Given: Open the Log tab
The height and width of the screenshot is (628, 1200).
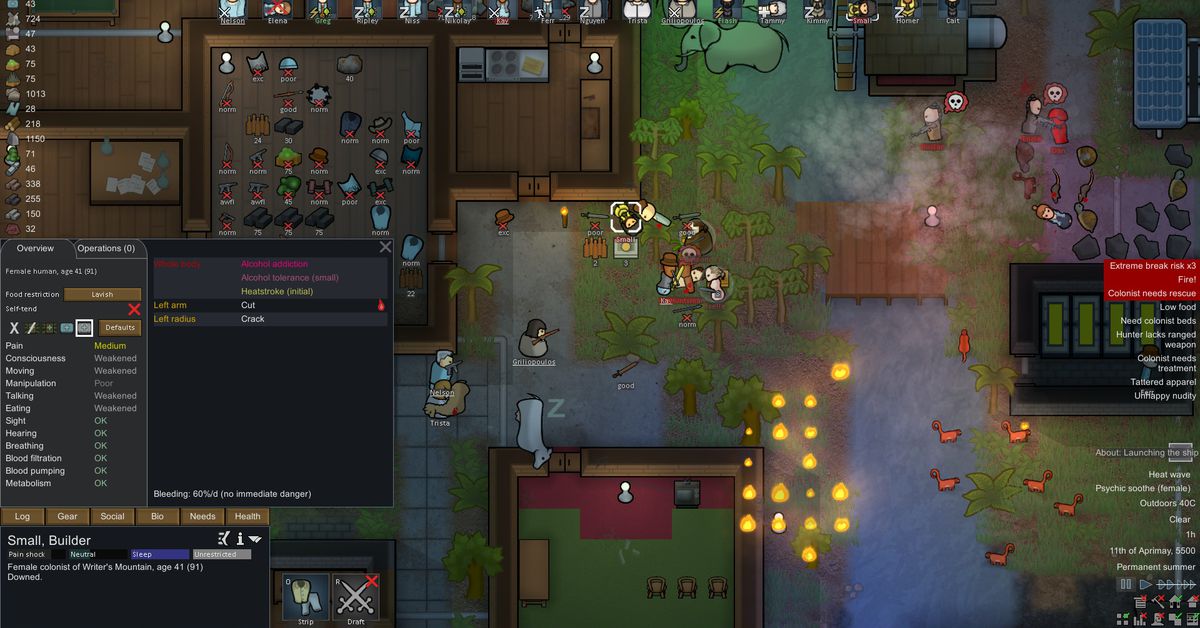Looking at the screenshot, I should [x=22, y=516].
